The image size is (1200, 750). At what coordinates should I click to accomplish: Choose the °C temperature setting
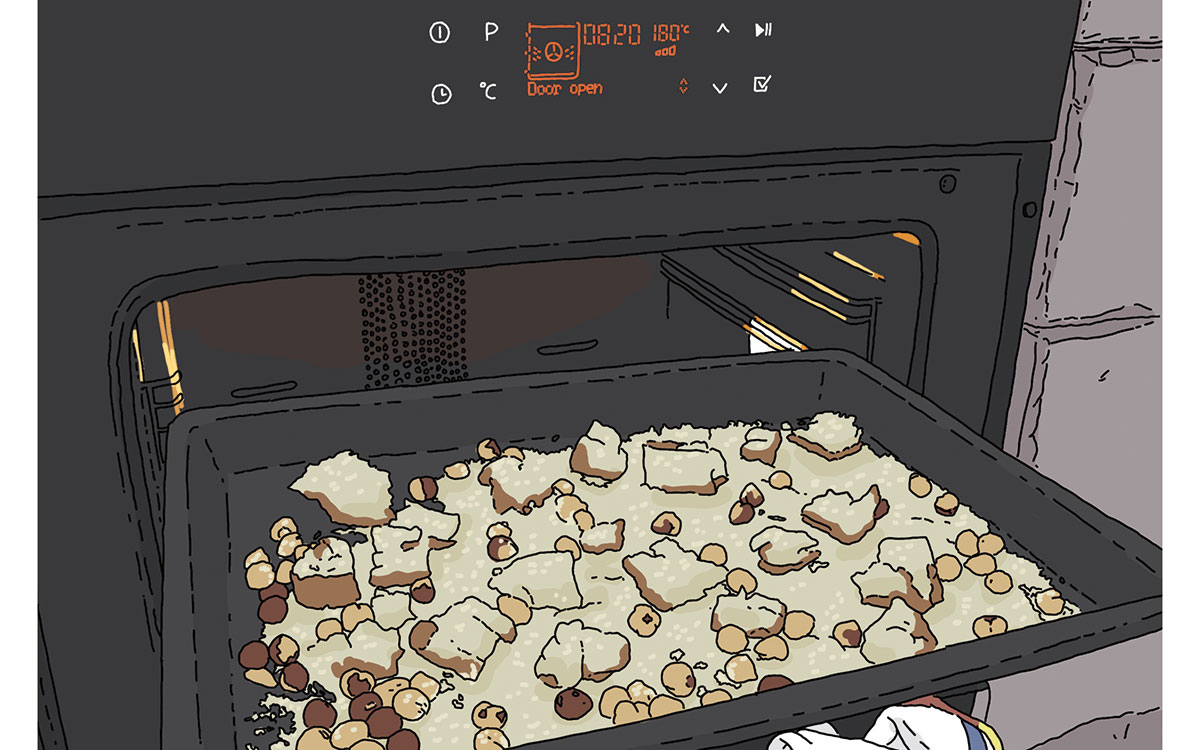pyautogui.click(x=488, y=92)
